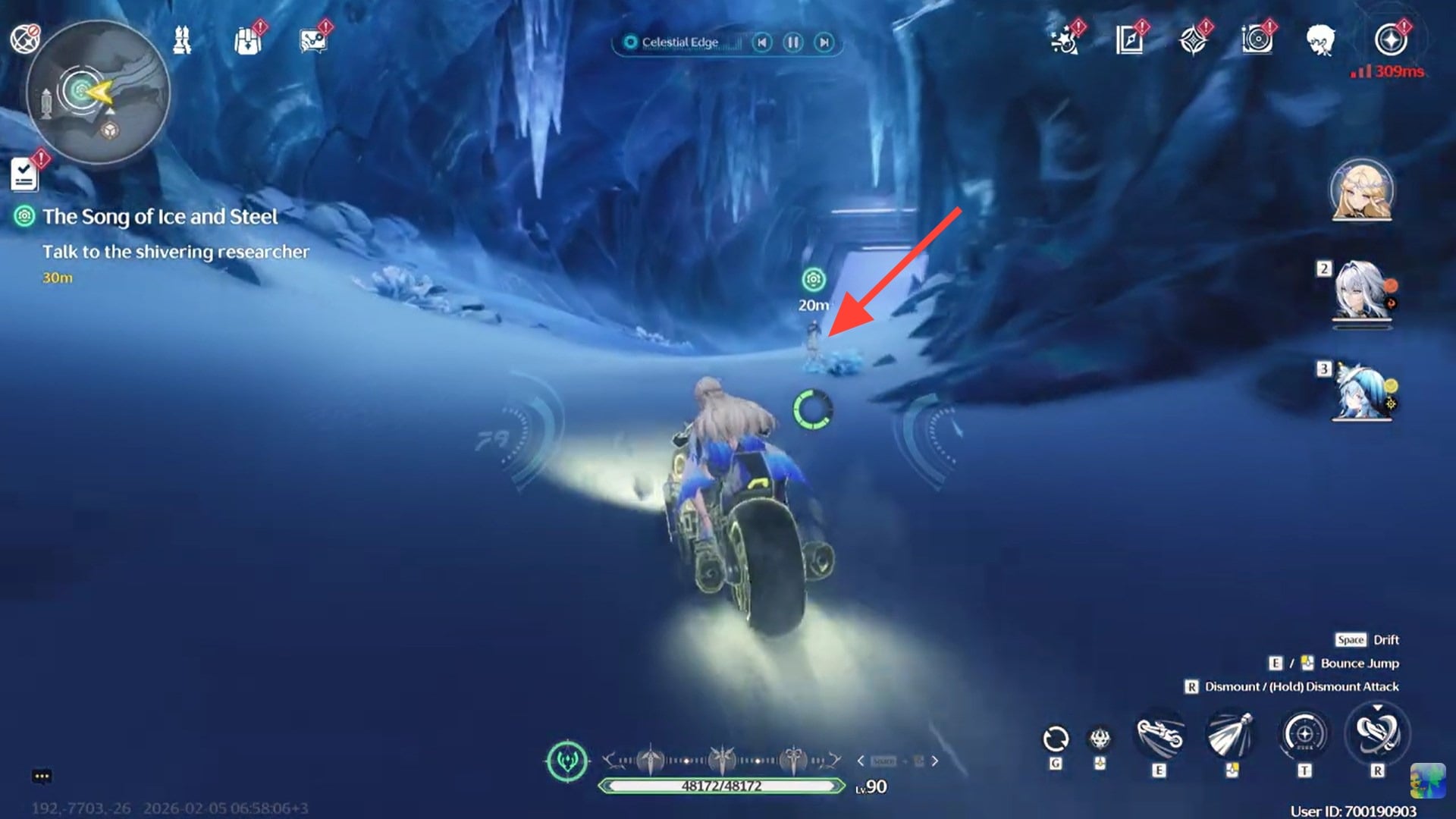Open the events icon with notification badge
The width and height of the screenshot is (1456, 819).
point(1065,42)
